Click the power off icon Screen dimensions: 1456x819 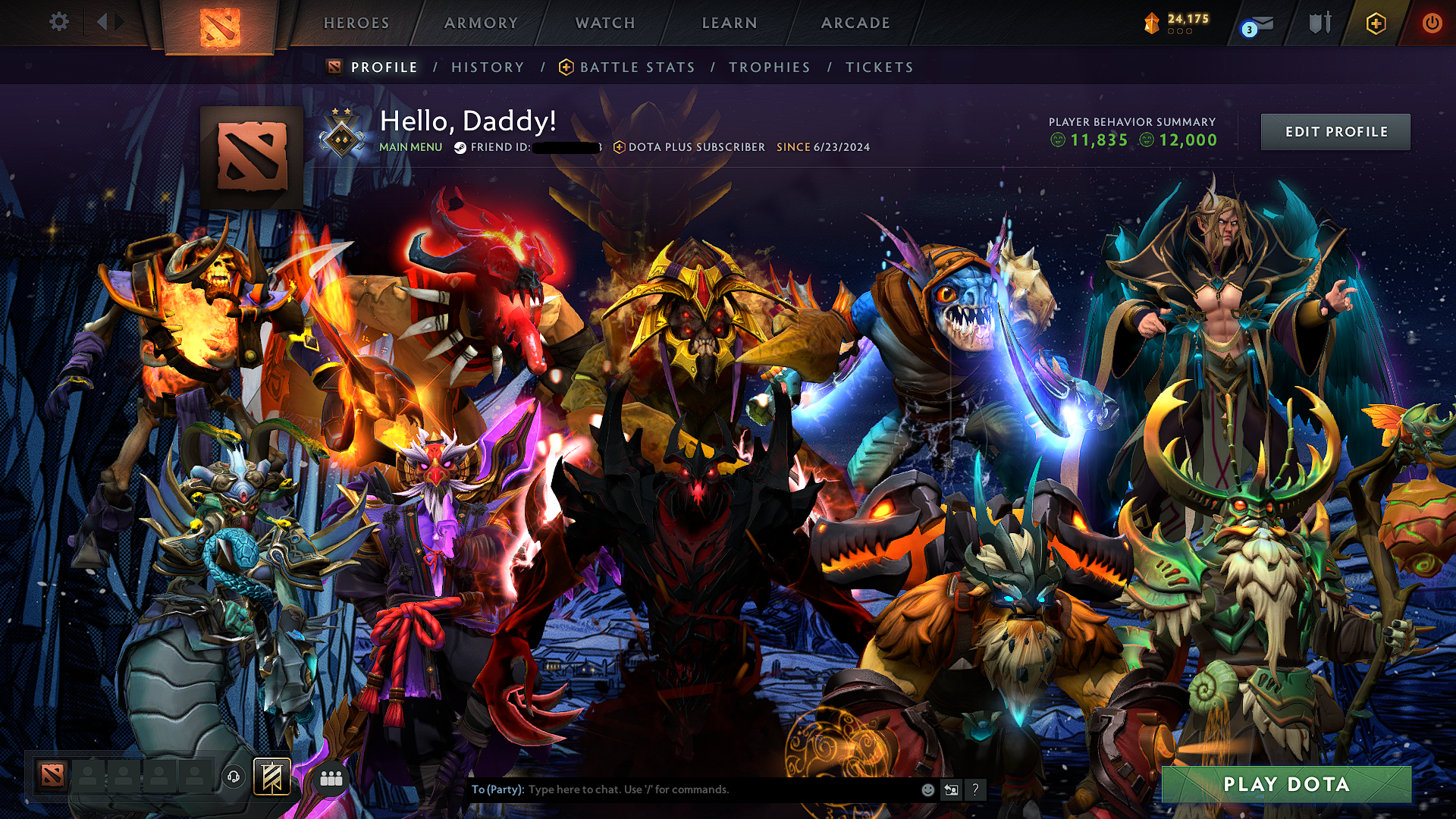[1432, 23]
